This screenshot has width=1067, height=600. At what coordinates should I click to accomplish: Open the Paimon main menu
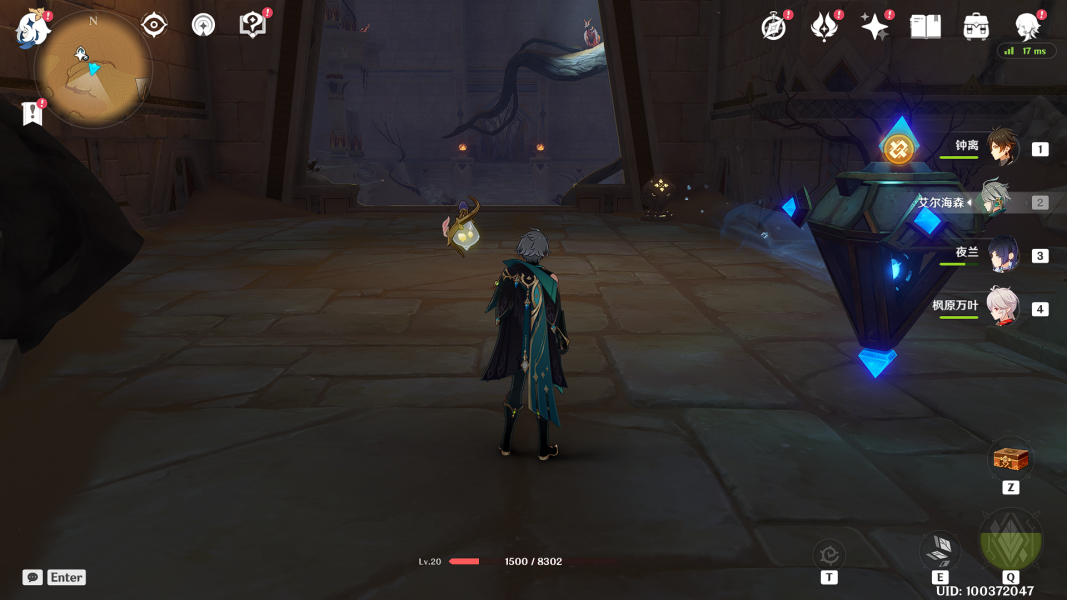click(x=33, y=29)
